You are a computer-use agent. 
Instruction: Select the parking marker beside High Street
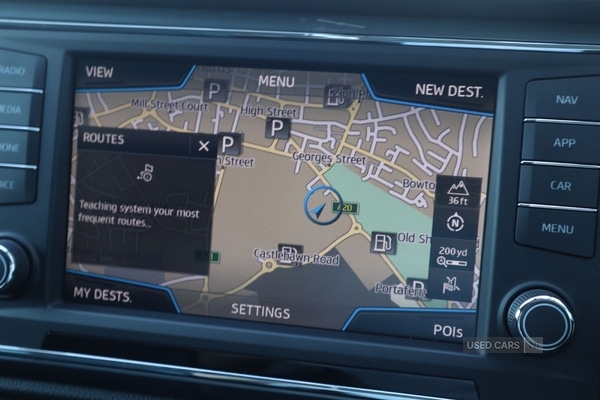click(x=277, y=128)
